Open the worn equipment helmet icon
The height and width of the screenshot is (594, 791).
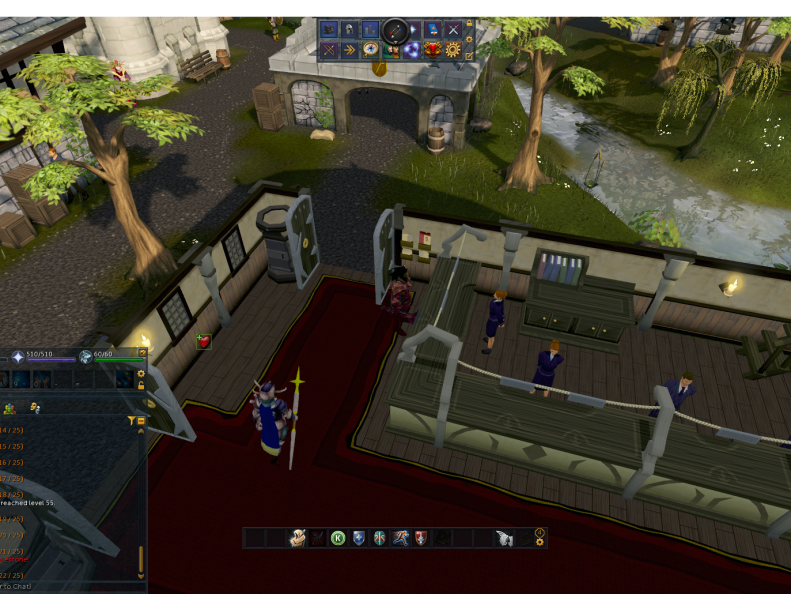(x=350, y=29)
